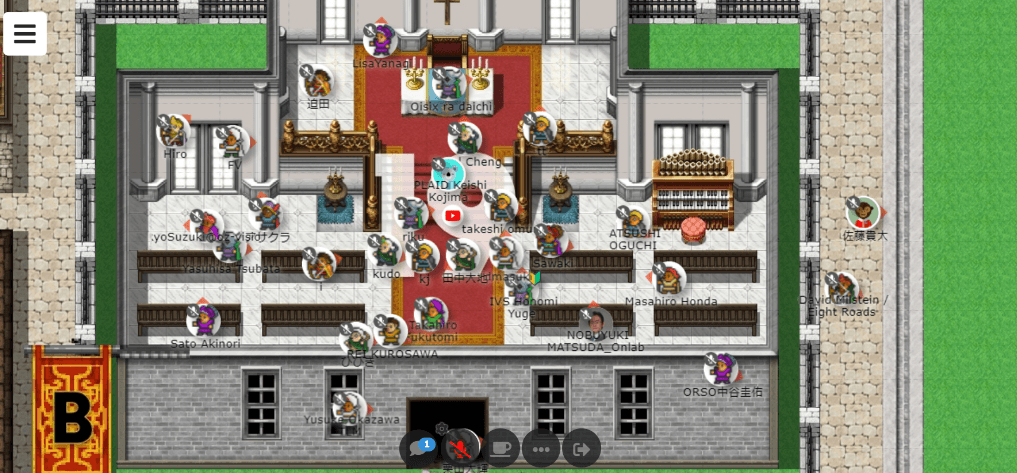This screenshot has height=473, width=1017.
Task: Click the red YouTube play icon
Action: point(452,215)
